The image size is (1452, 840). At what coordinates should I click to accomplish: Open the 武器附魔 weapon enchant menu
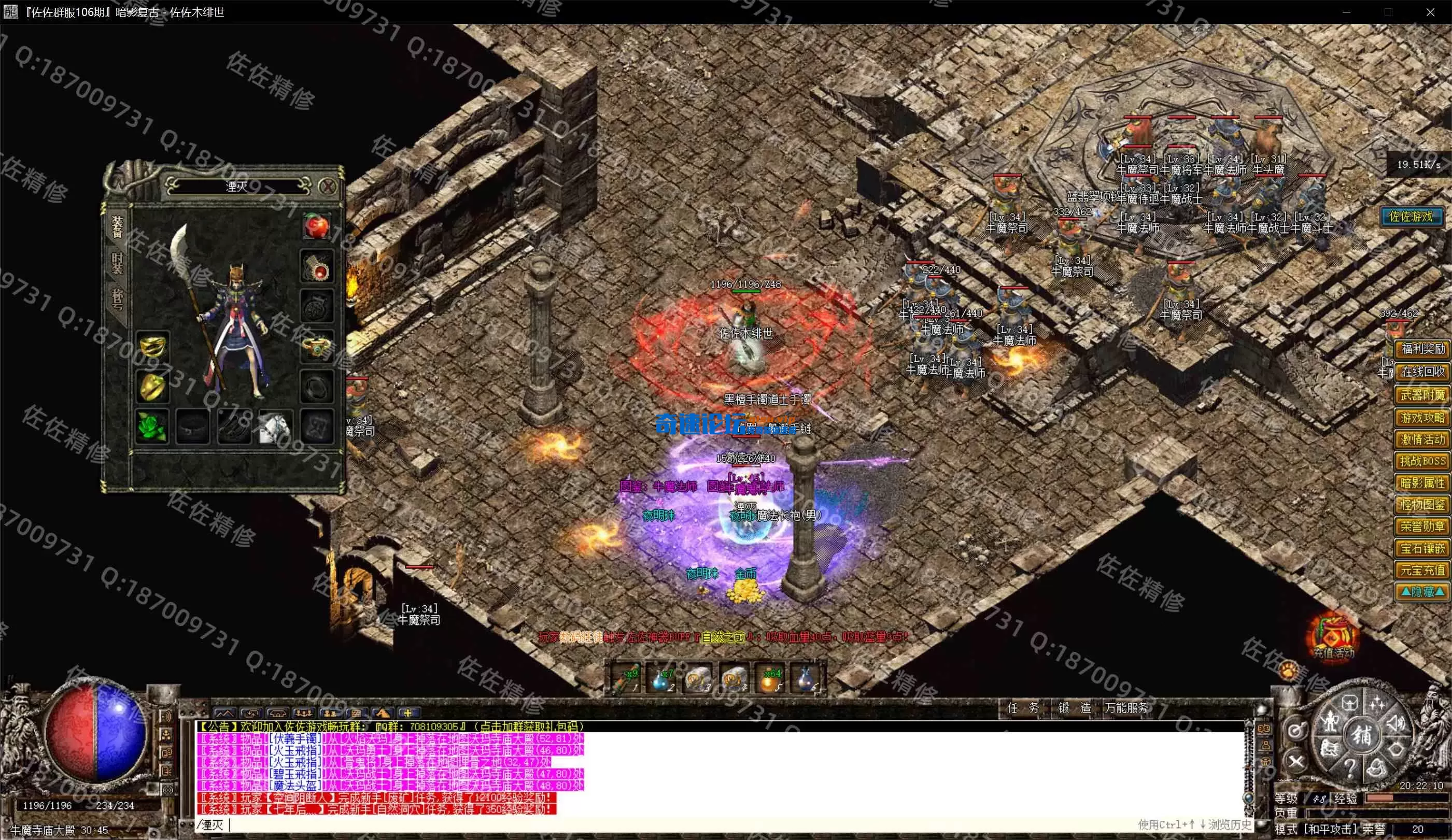1422,395
